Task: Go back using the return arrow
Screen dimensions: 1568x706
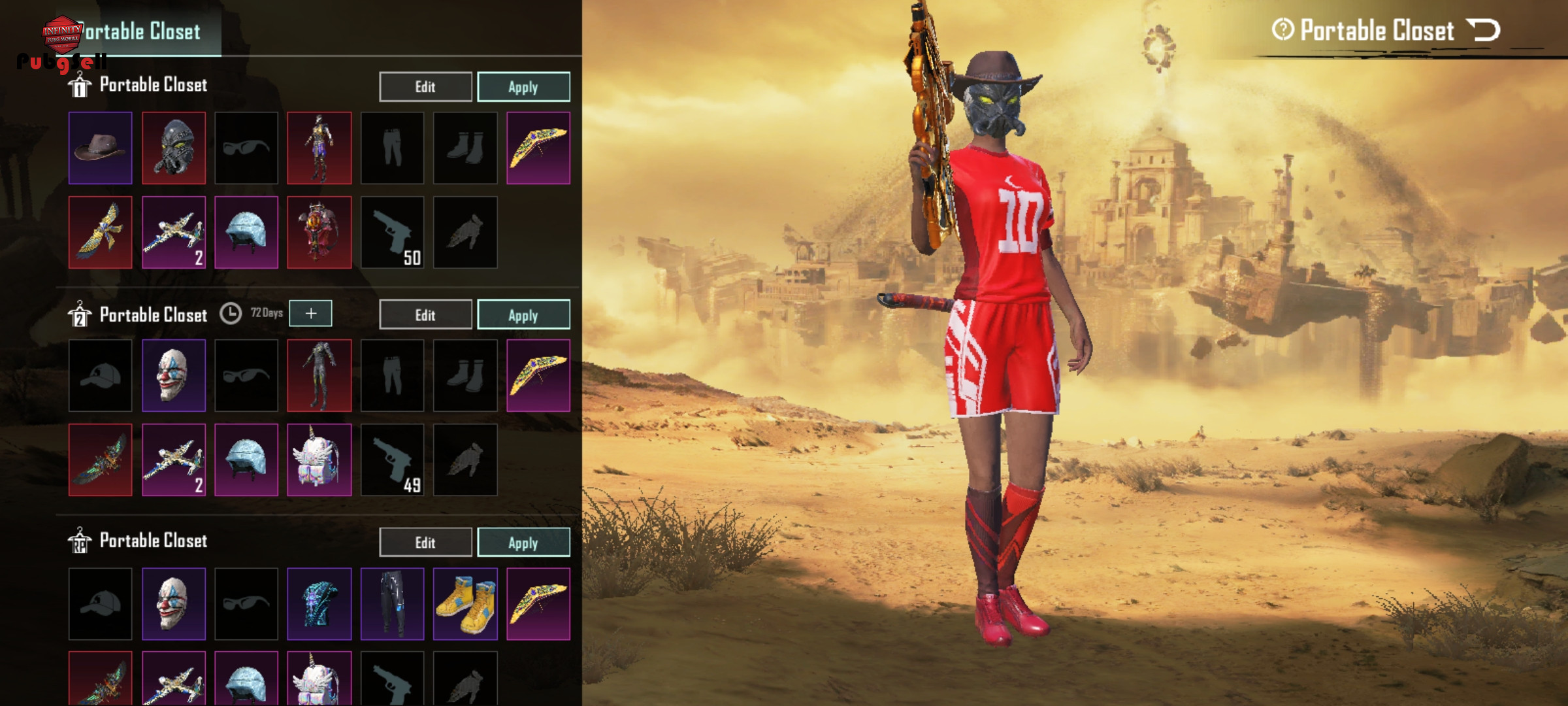Action: click(1483, 30)
